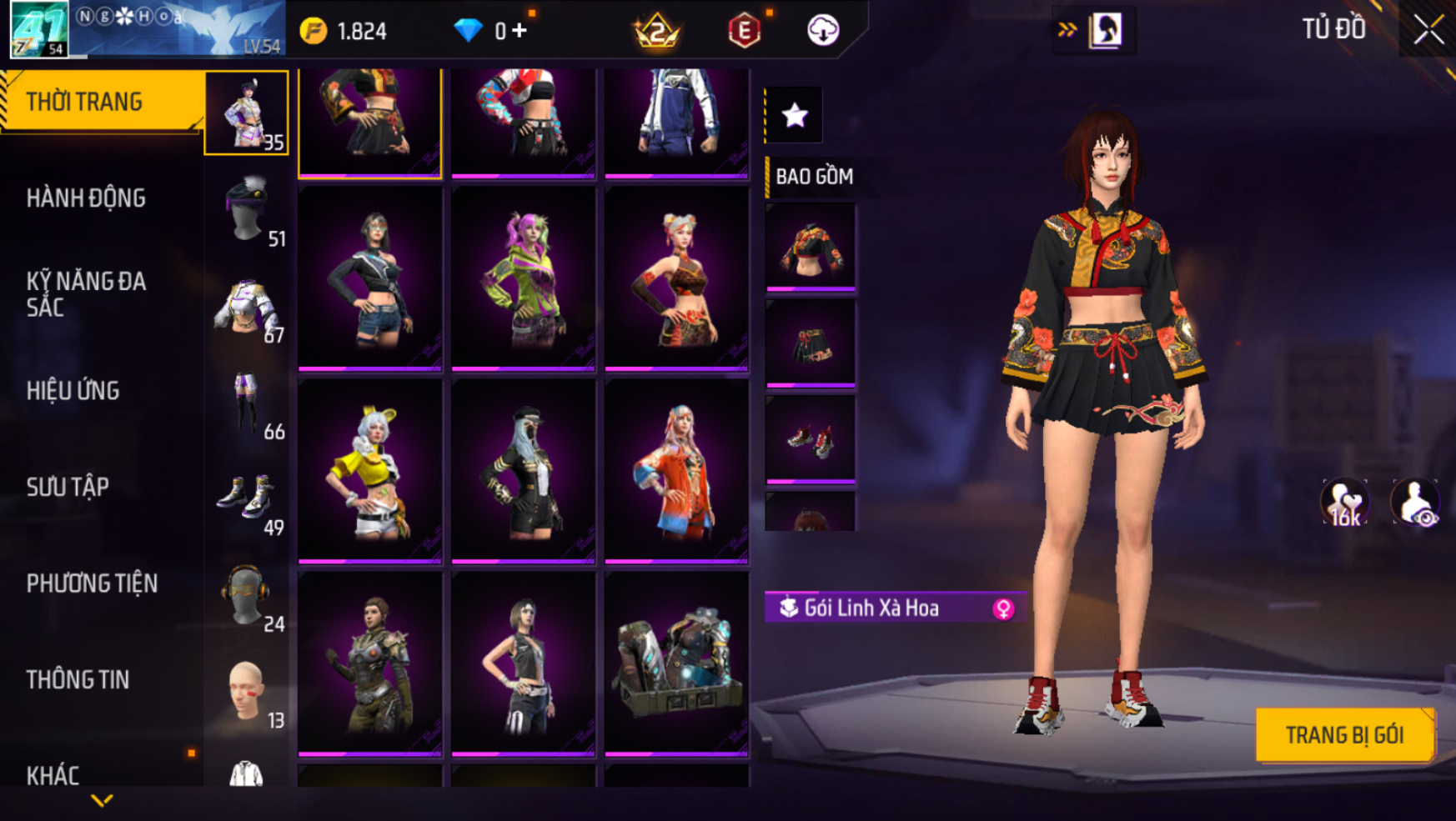Viewport: 1456px width, 821px height.
Task: Toggle the star favorite button
Action: 794,115
